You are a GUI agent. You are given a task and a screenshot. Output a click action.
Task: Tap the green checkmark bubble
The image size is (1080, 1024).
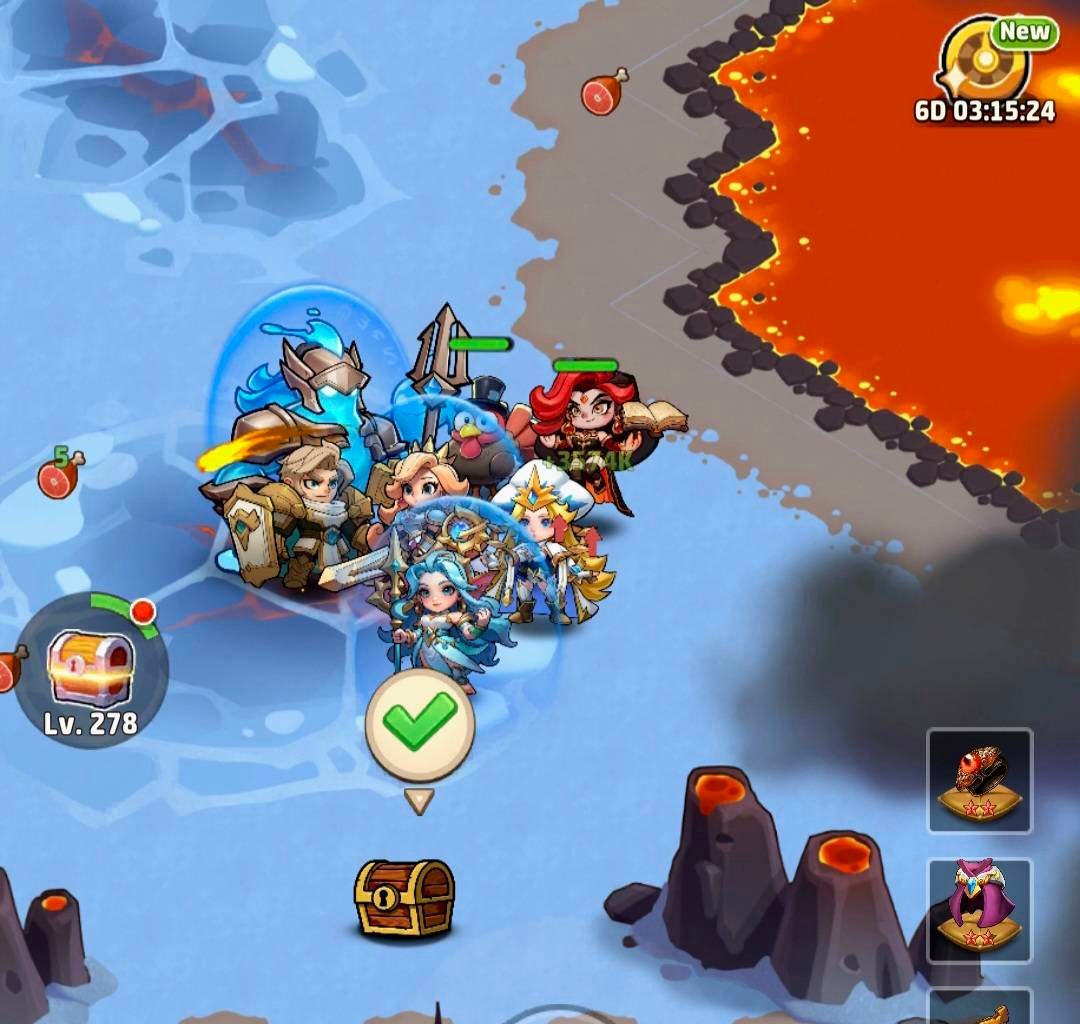(x=420, y=723)
